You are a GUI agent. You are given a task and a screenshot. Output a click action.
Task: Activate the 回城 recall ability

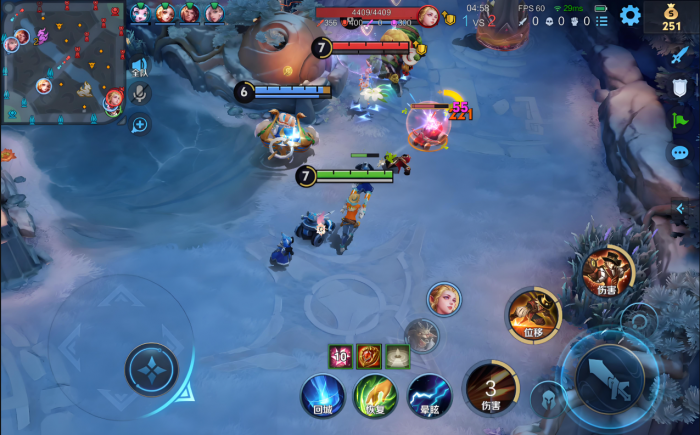323,394
